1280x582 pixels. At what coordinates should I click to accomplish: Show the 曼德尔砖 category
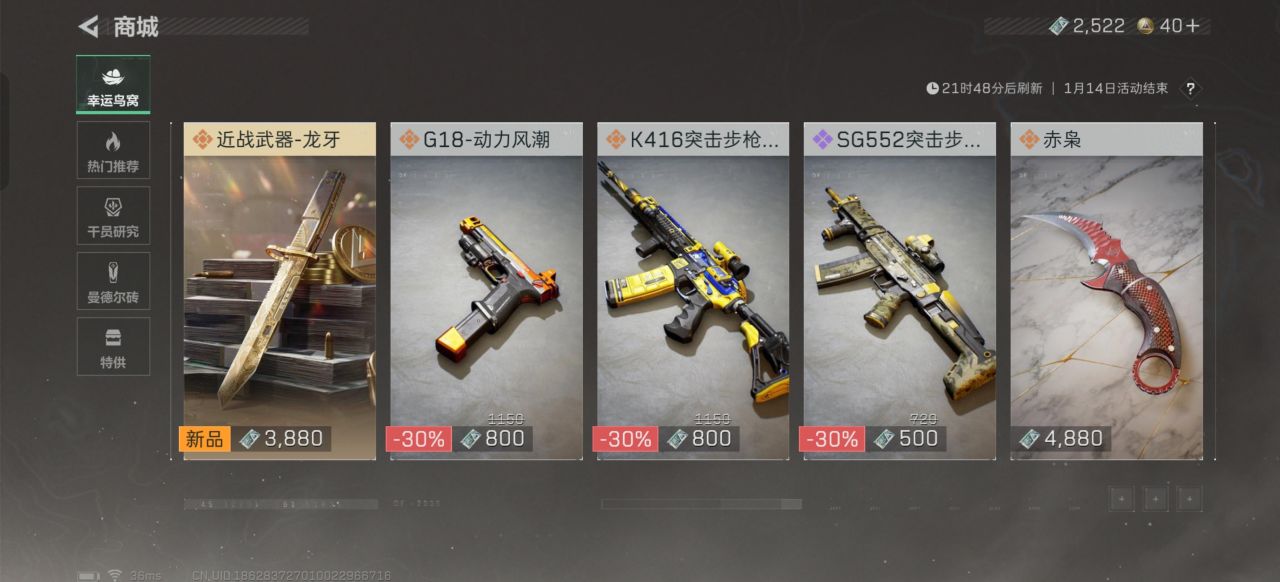coord(113,281)
